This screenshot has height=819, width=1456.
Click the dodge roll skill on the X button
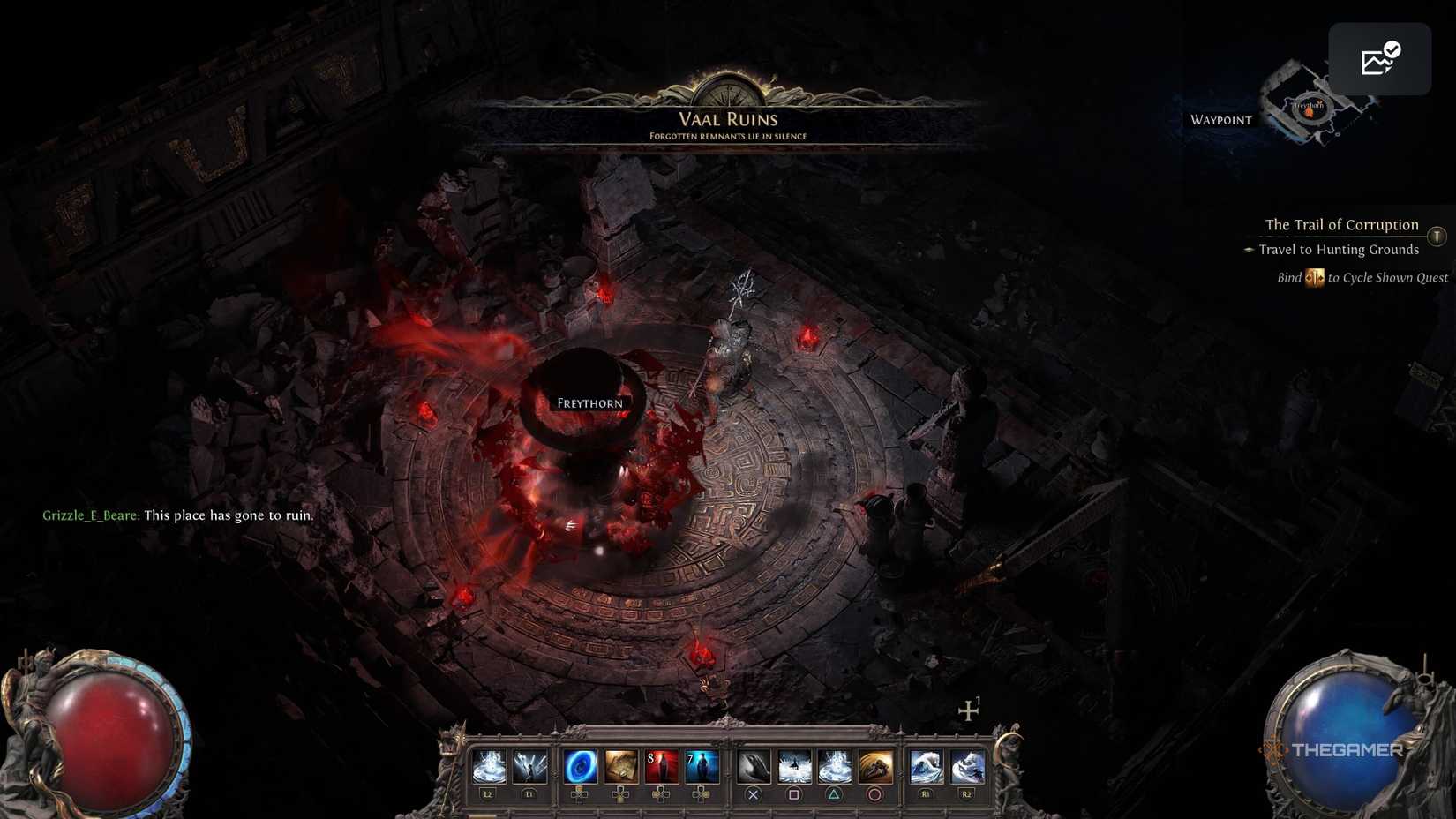click(754, 766)
